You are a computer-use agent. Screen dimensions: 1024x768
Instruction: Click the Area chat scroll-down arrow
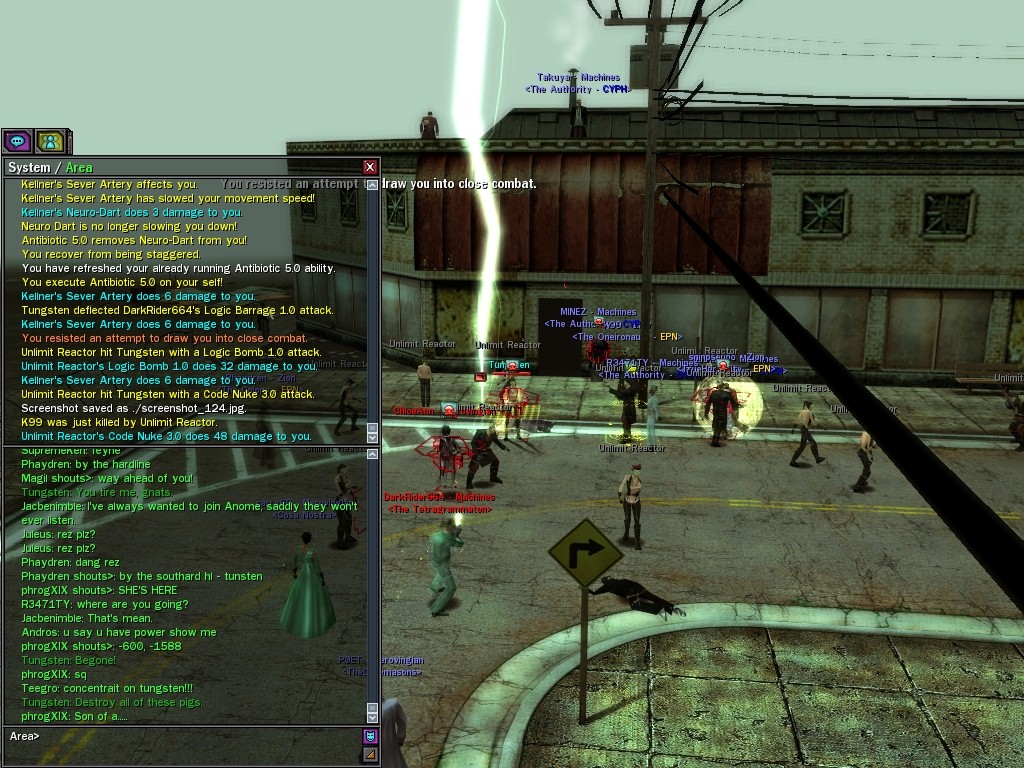[x=373, y=715]
